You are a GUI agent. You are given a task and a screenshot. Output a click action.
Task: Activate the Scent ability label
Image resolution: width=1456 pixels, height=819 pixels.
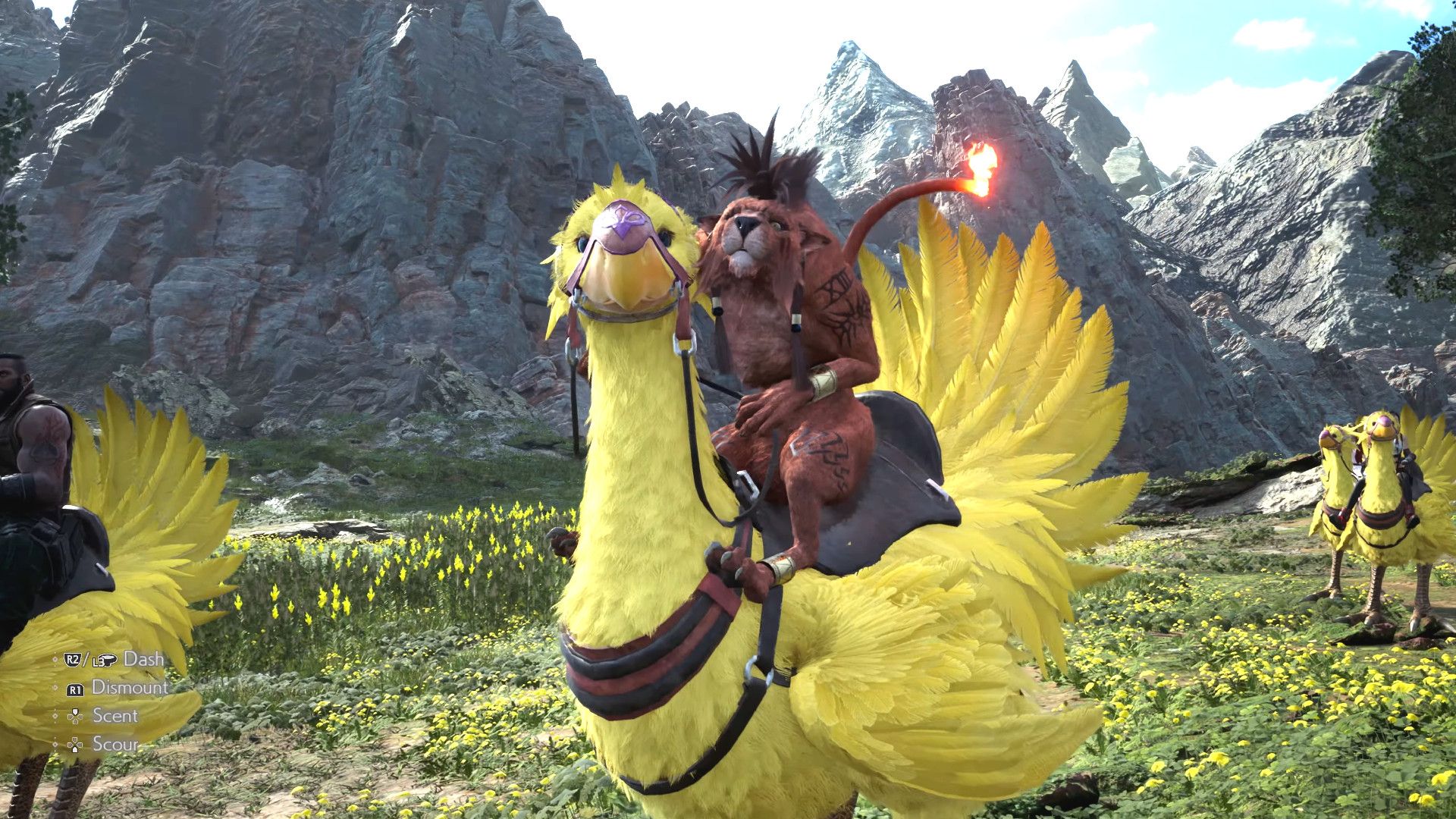[x=116, y=715]
